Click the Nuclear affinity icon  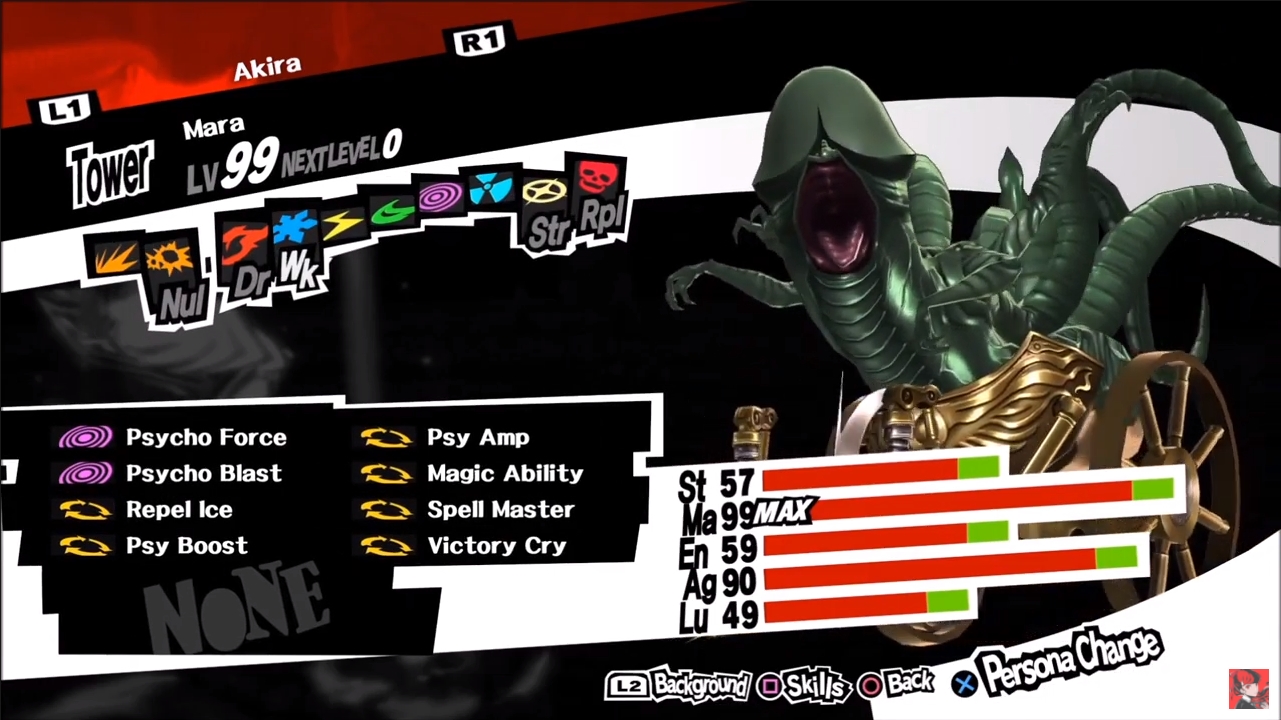tap(489, 190)
